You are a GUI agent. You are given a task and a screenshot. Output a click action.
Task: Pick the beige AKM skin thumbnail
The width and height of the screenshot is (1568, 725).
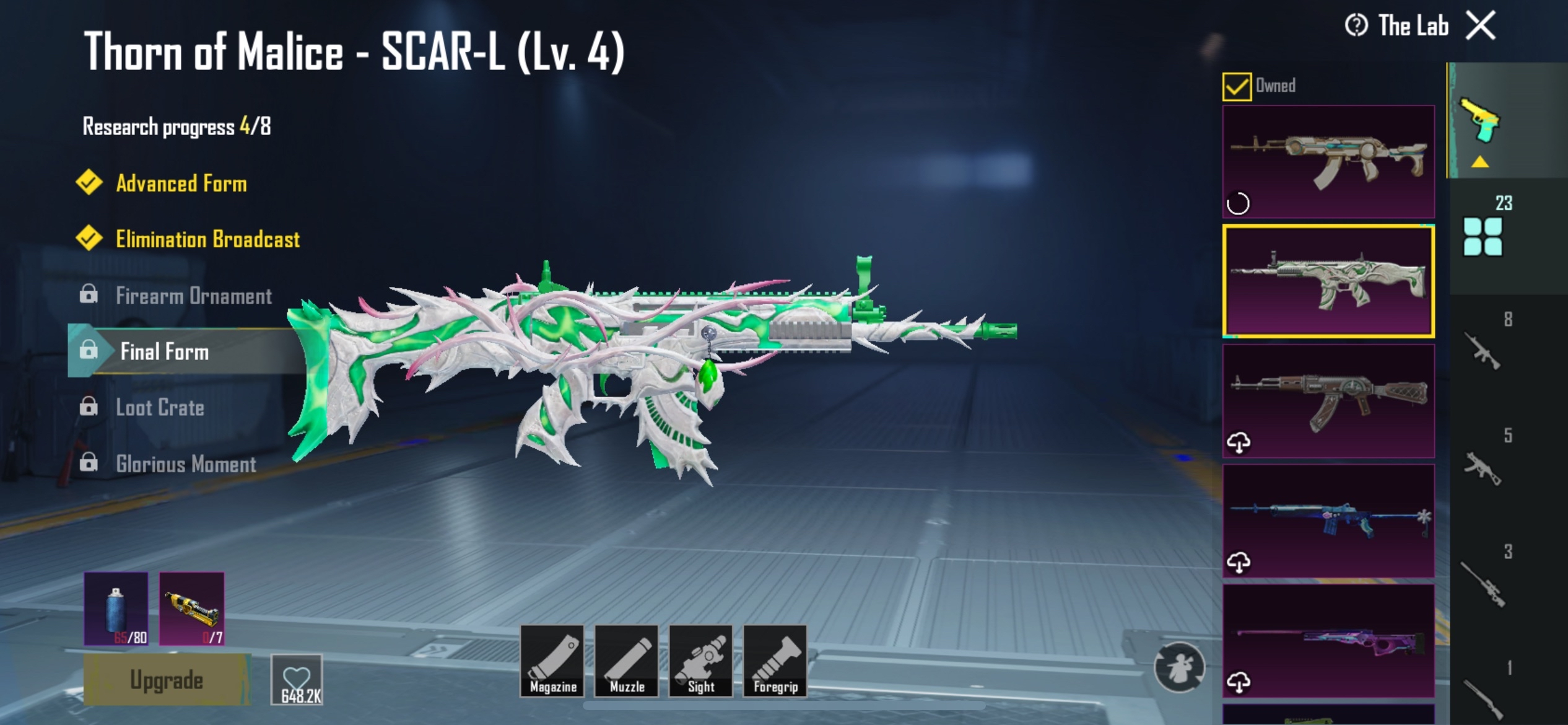point(1328,161)
